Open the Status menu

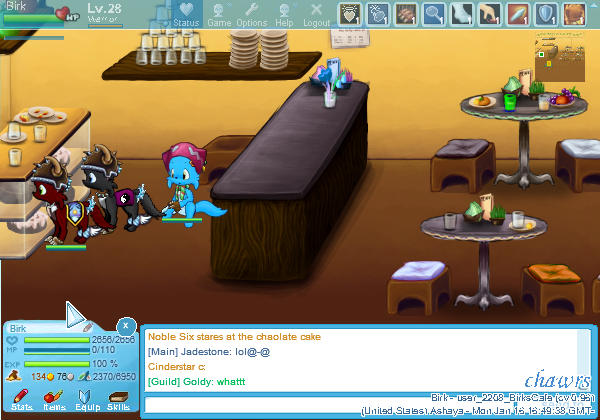click(185, 14)
